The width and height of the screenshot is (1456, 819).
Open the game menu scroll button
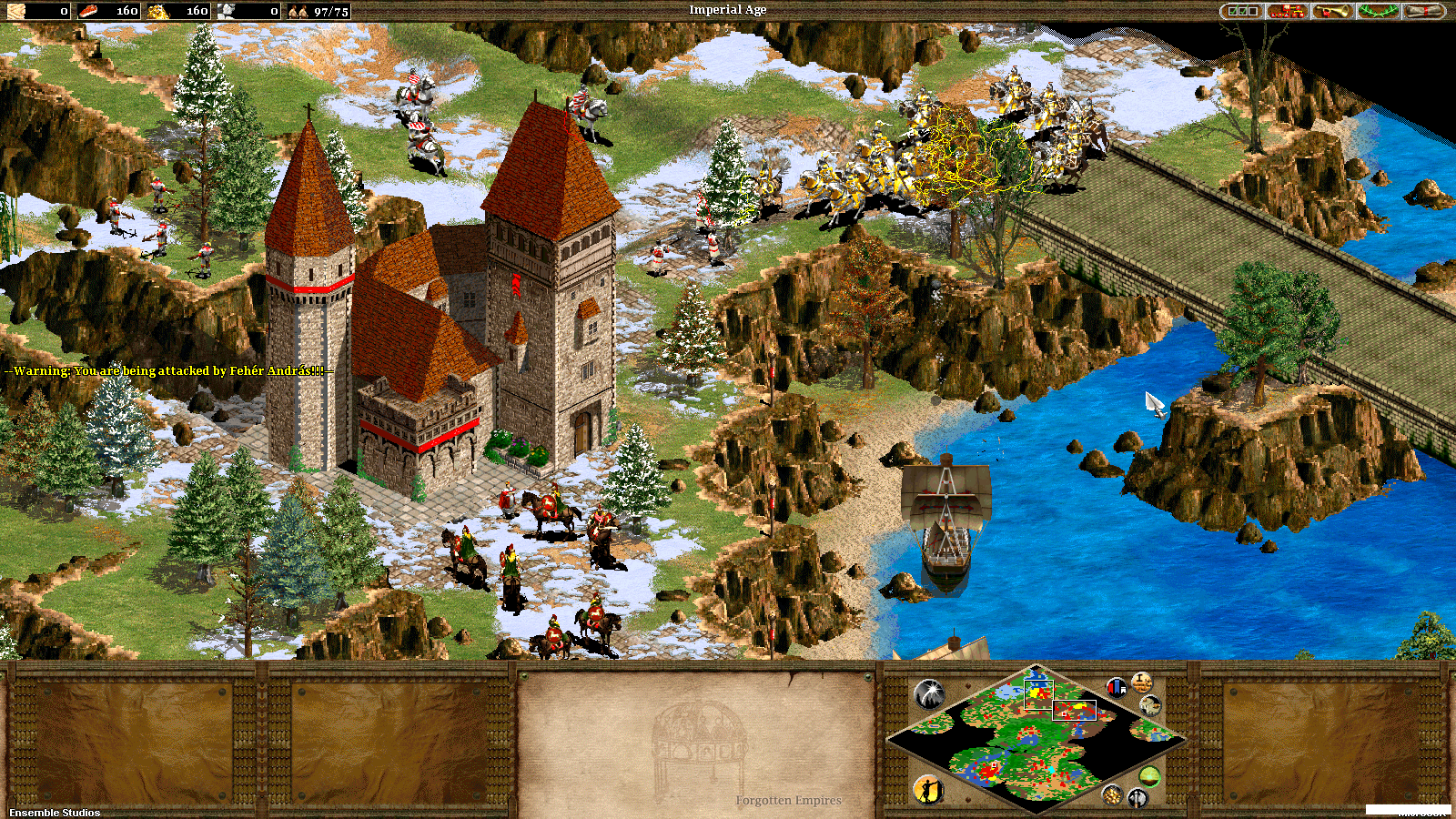tap(1424, 11)
